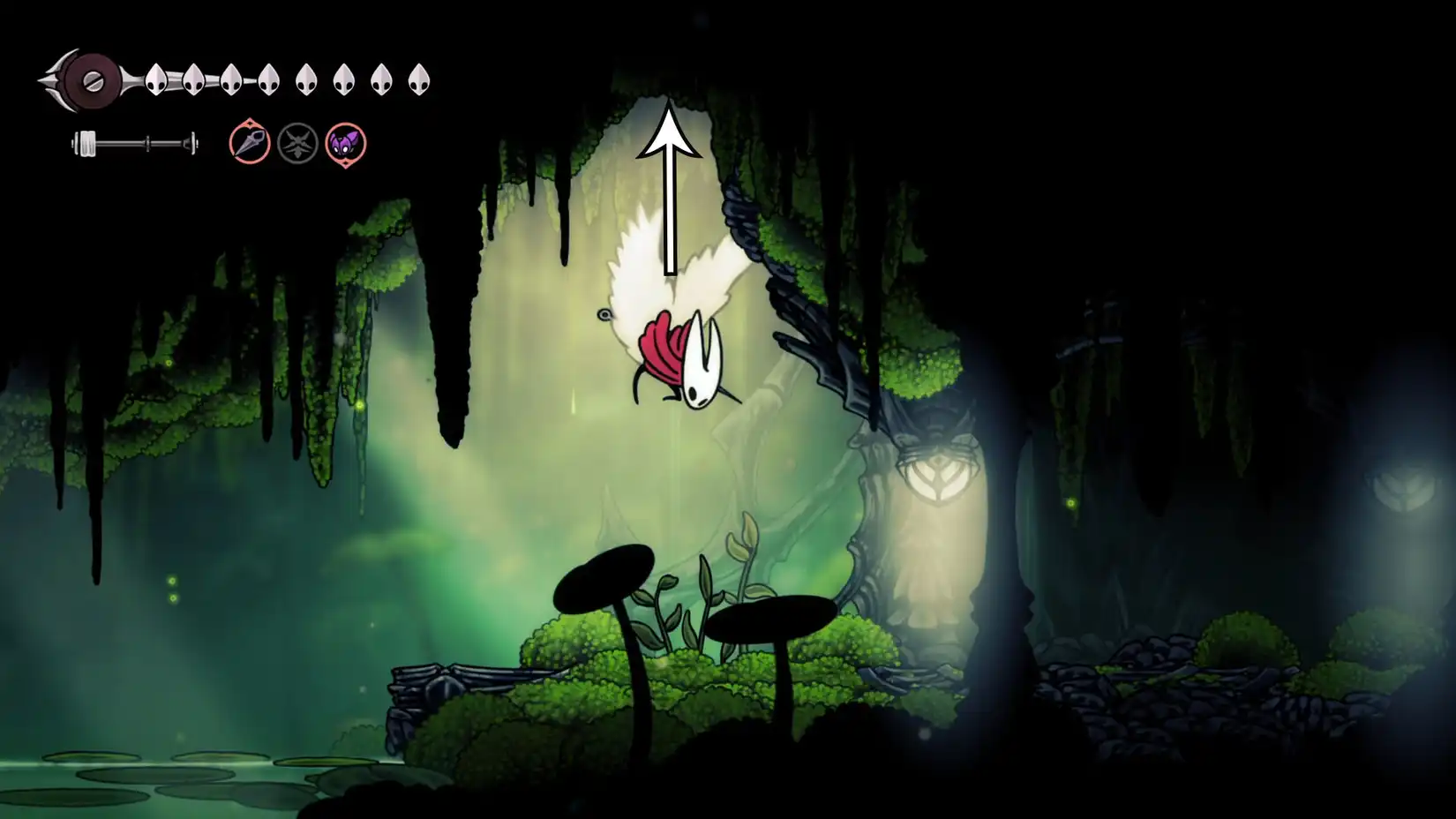The height and width of the screenshot is (819, 1456).
Task: Click the upward white arrow indicator
Action: click(x=668, y=185)
